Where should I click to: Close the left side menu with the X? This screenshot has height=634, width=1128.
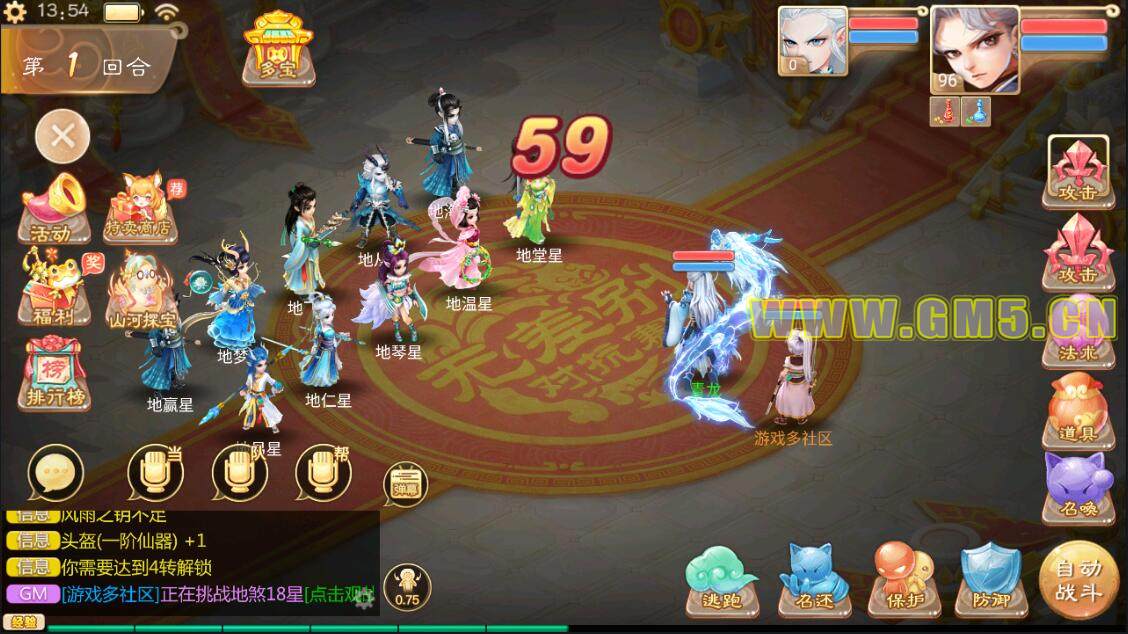pos(63,136)
